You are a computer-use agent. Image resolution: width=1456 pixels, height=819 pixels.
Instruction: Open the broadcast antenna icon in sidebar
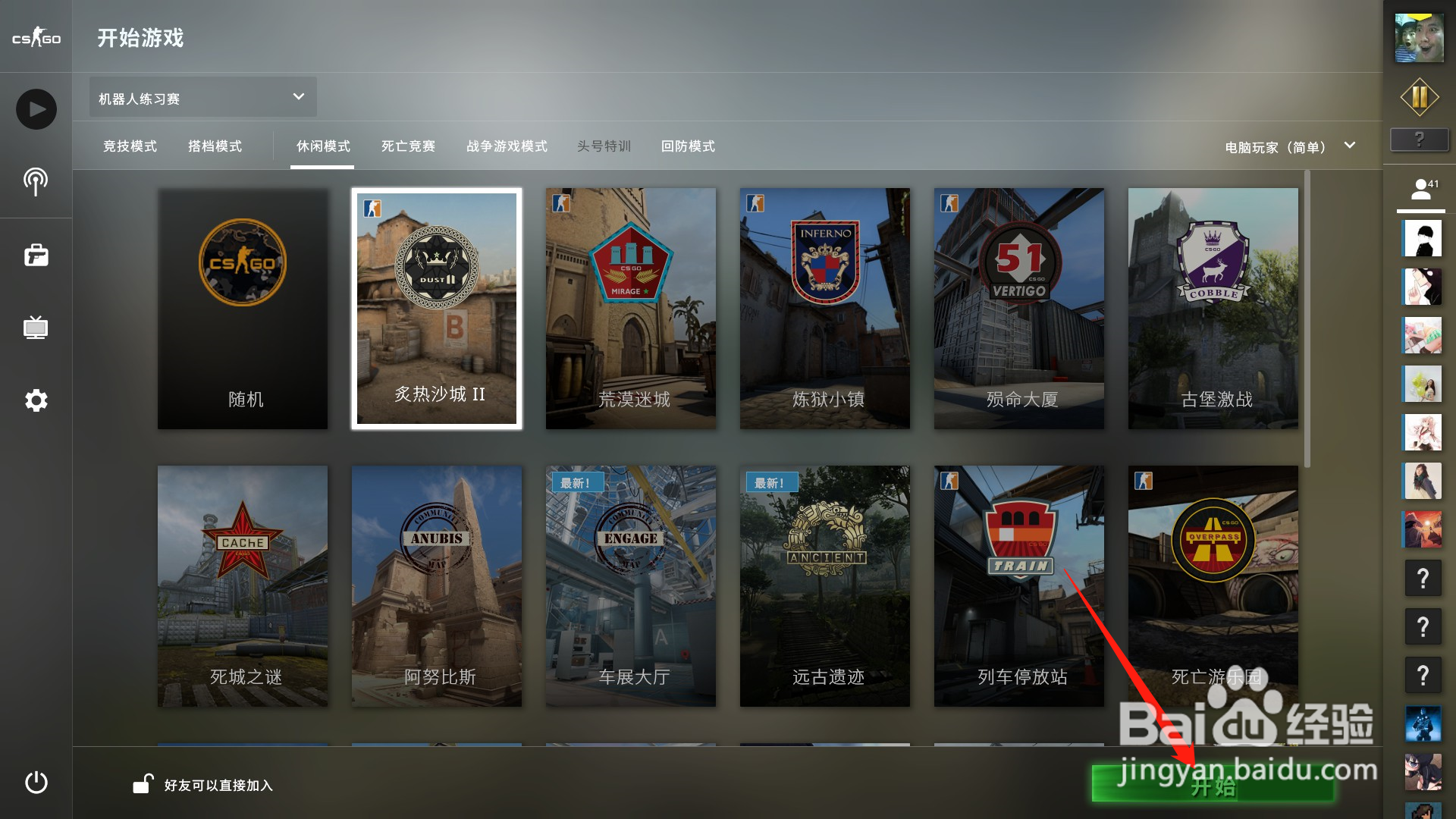tap(35, 182)
